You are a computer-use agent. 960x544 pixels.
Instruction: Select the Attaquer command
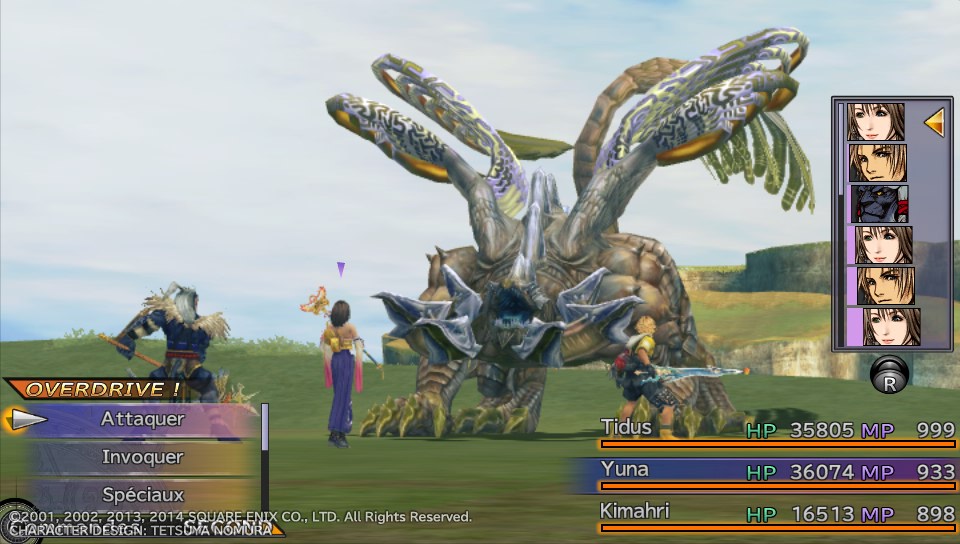pyautogui.click(x=142, y=420)
